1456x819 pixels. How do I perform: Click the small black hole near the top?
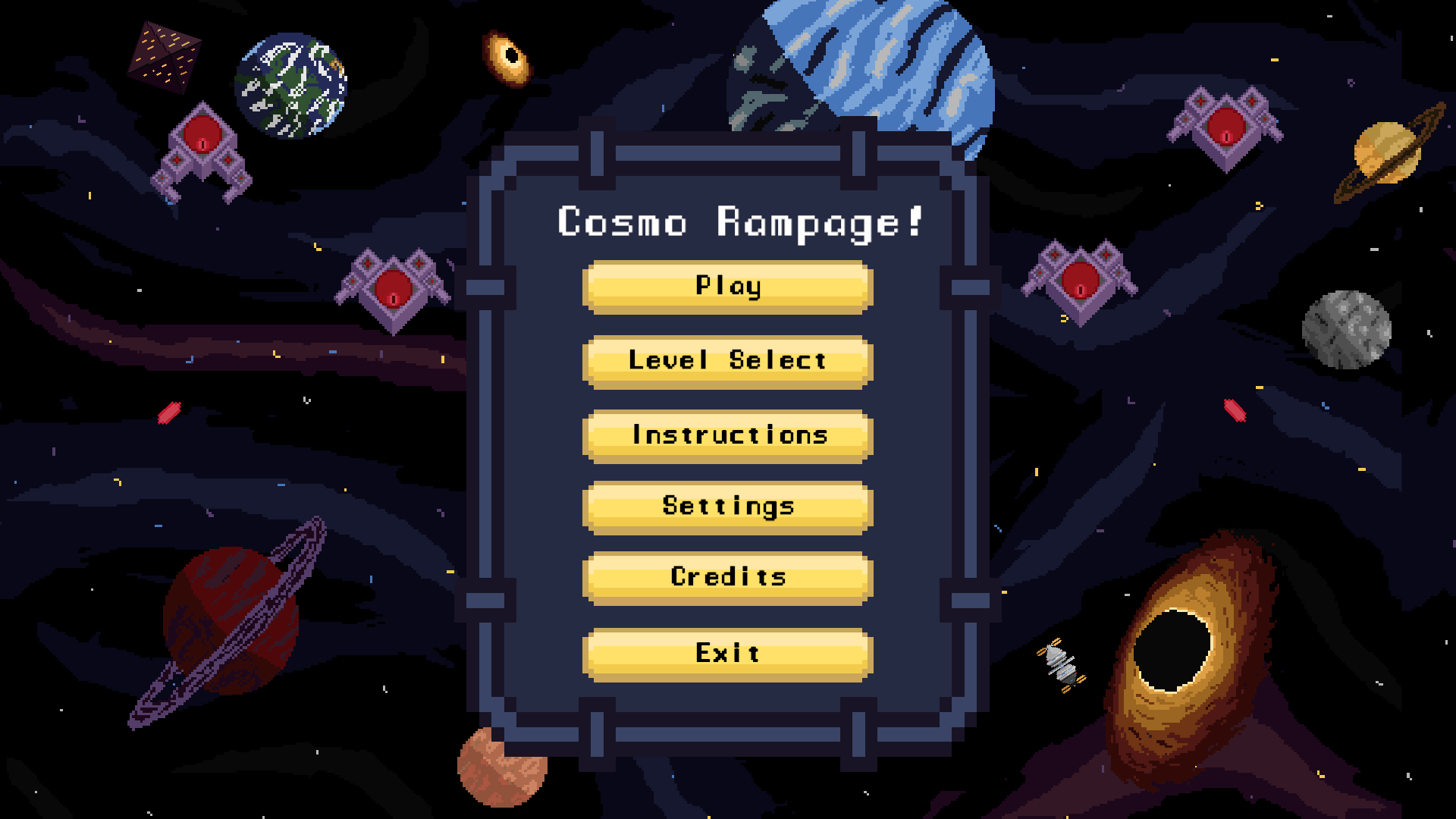507,57
